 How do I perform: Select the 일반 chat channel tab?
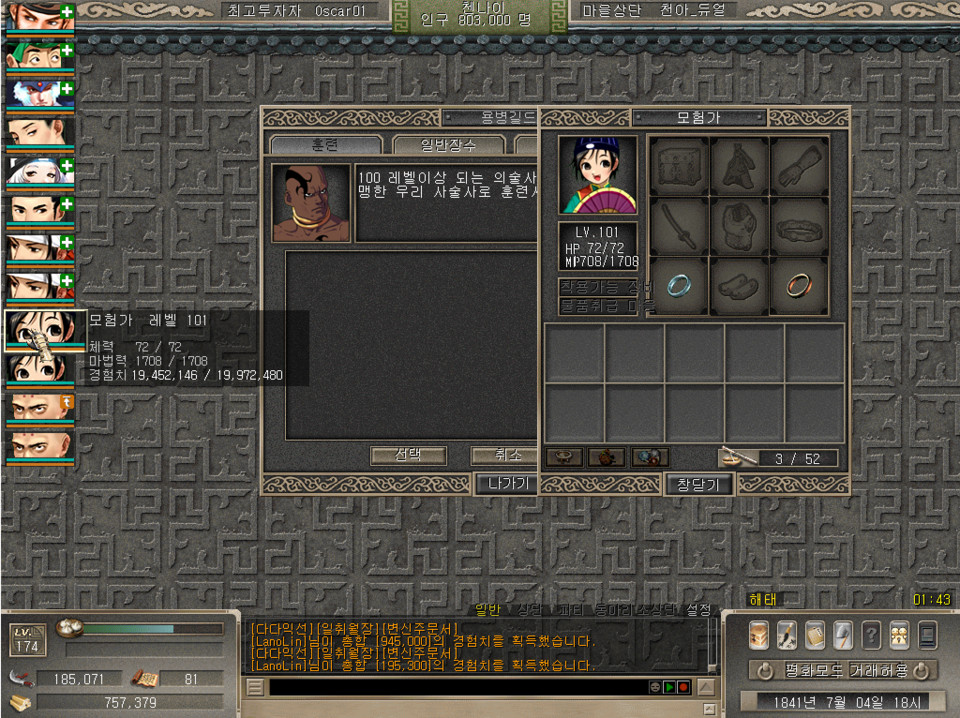[x=487, y=609]
